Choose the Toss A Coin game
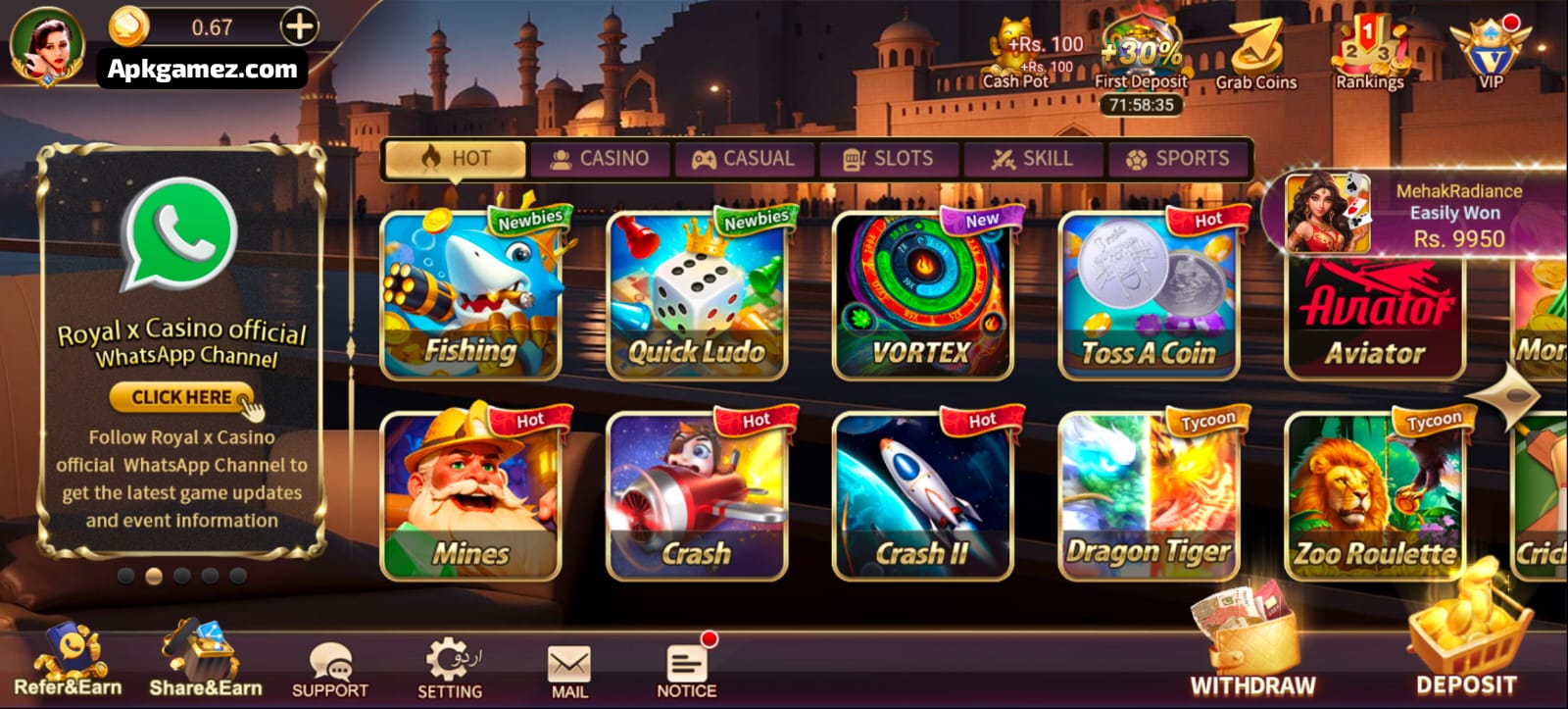The height and width of the screenshot is (709, 1568). click(x=1149, y=295)
